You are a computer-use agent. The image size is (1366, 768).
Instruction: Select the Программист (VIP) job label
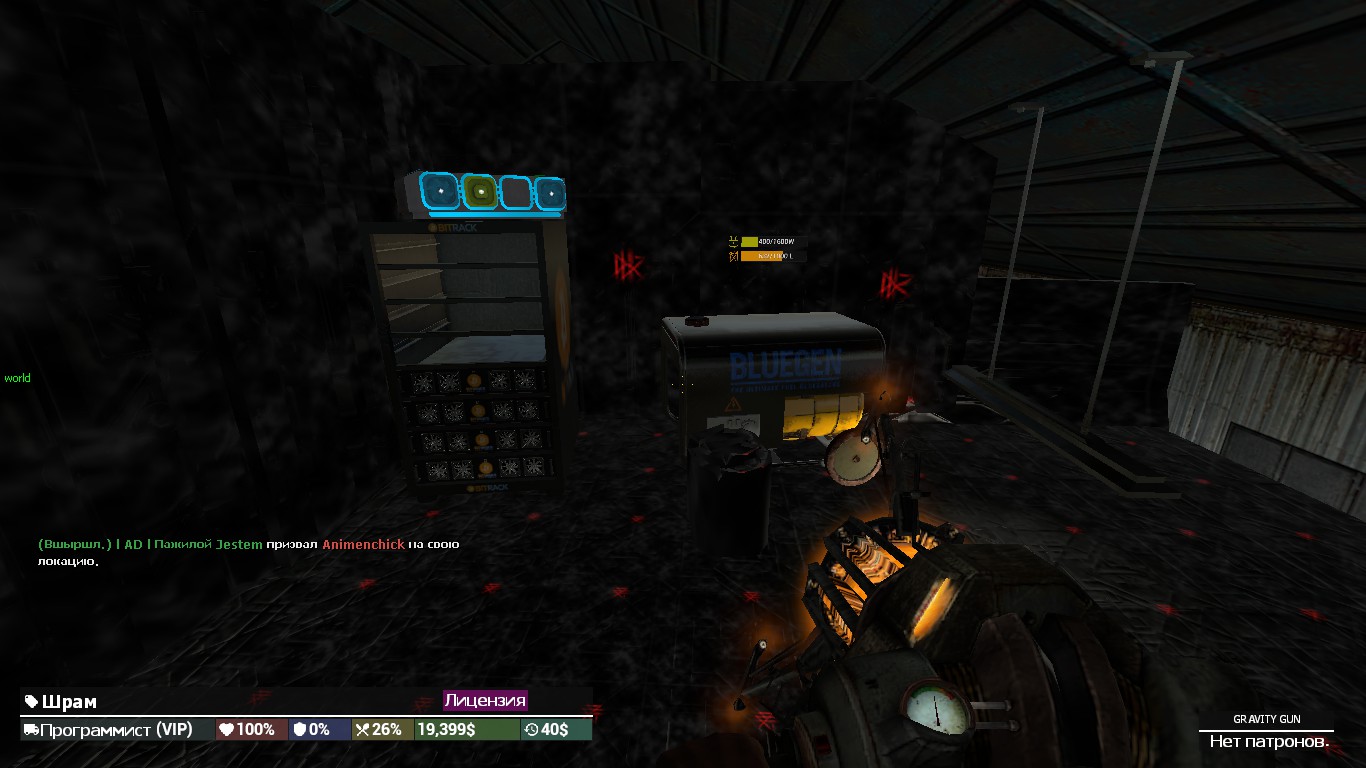pyautogui.click(x=117, y=730)
